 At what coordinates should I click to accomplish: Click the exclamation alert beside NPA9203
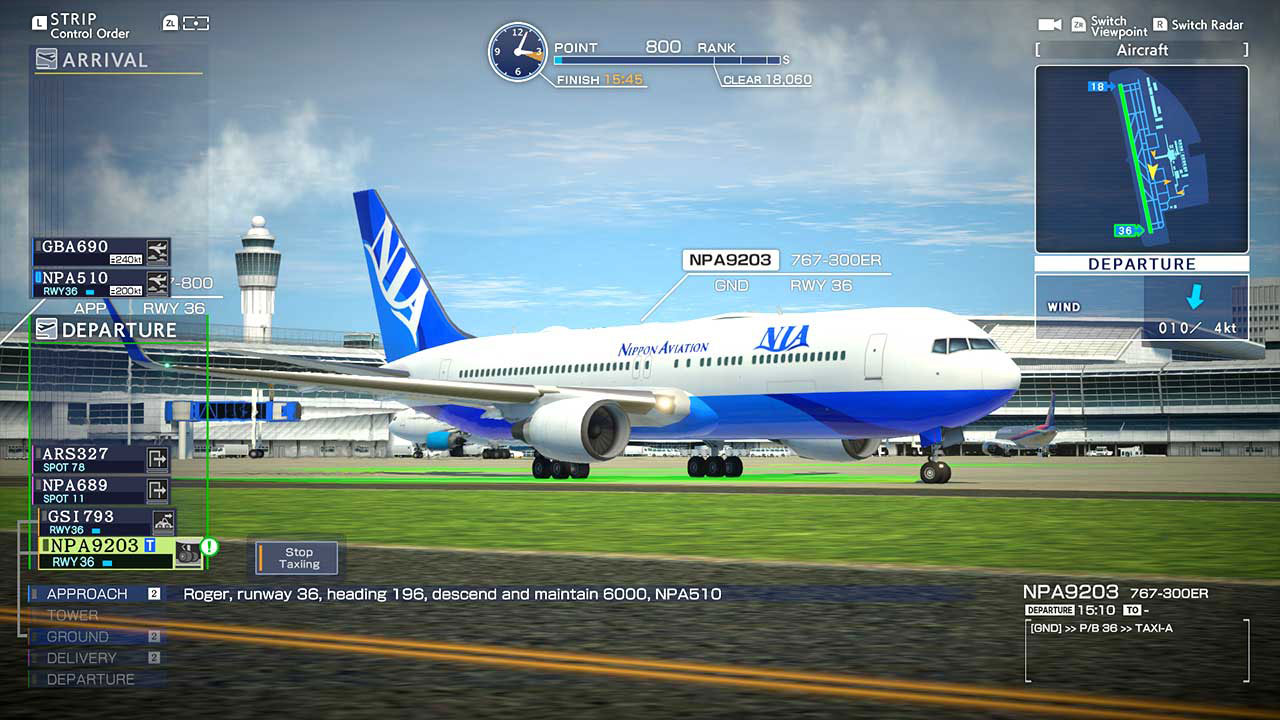(209, 547)
